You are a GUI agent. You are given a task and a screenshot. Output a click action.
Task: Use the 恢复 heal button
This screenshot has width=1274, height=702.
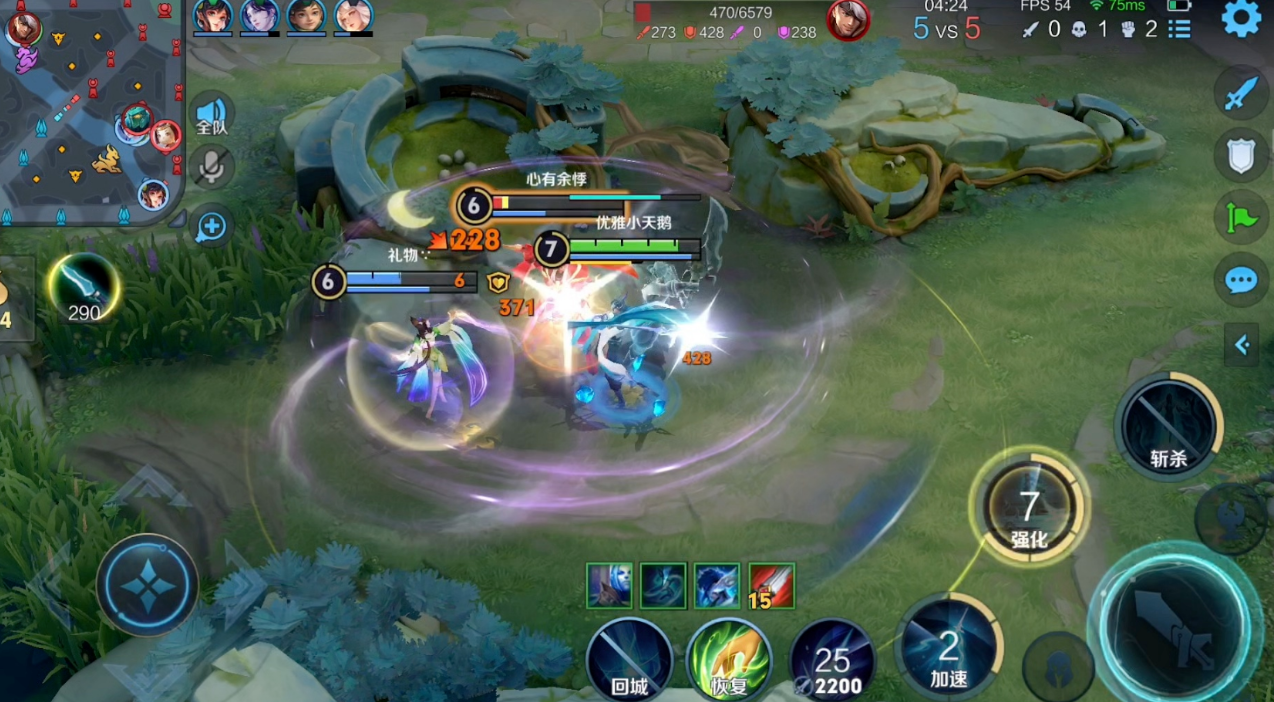point(729,658)
